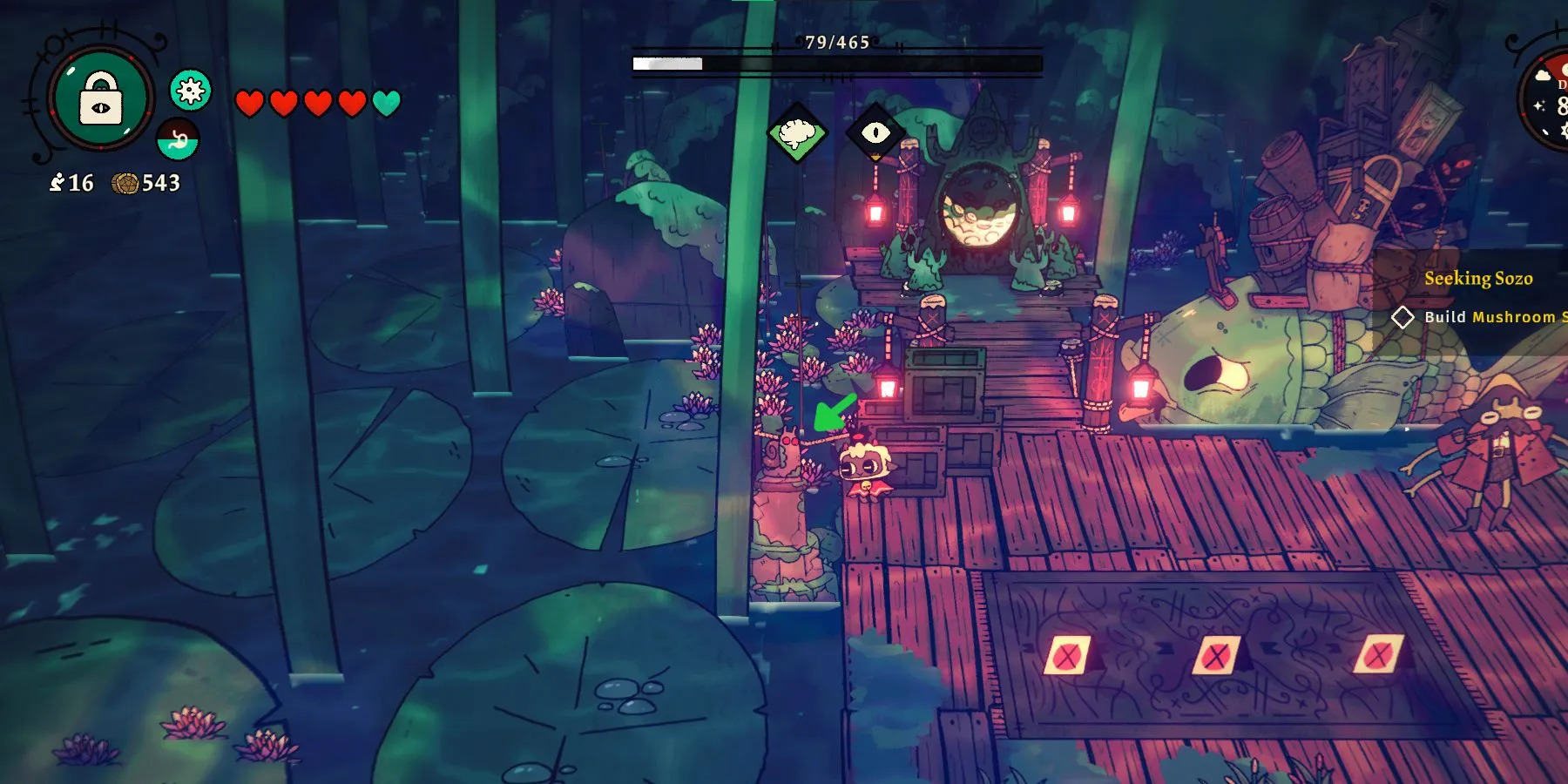Click the swirl icon under the medallion
The height and width of the screenshot is (784, 1568).
(x=179, y=139)
